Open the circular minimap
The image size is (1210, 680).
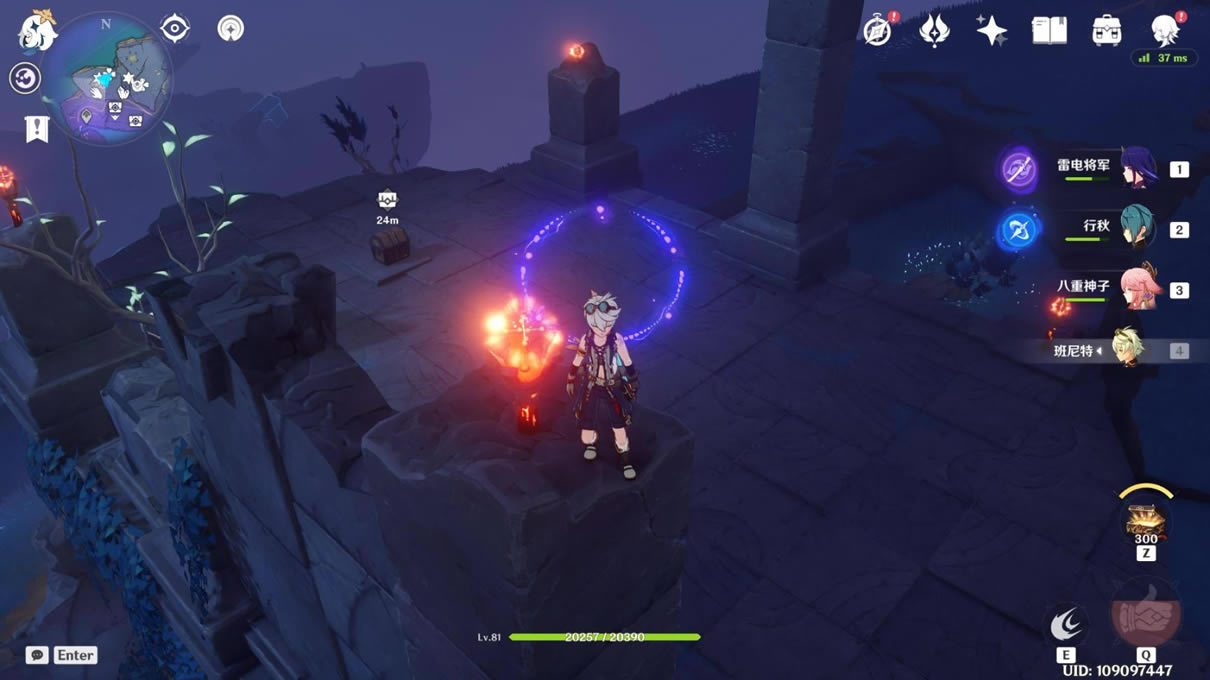[x=107, y=78]
